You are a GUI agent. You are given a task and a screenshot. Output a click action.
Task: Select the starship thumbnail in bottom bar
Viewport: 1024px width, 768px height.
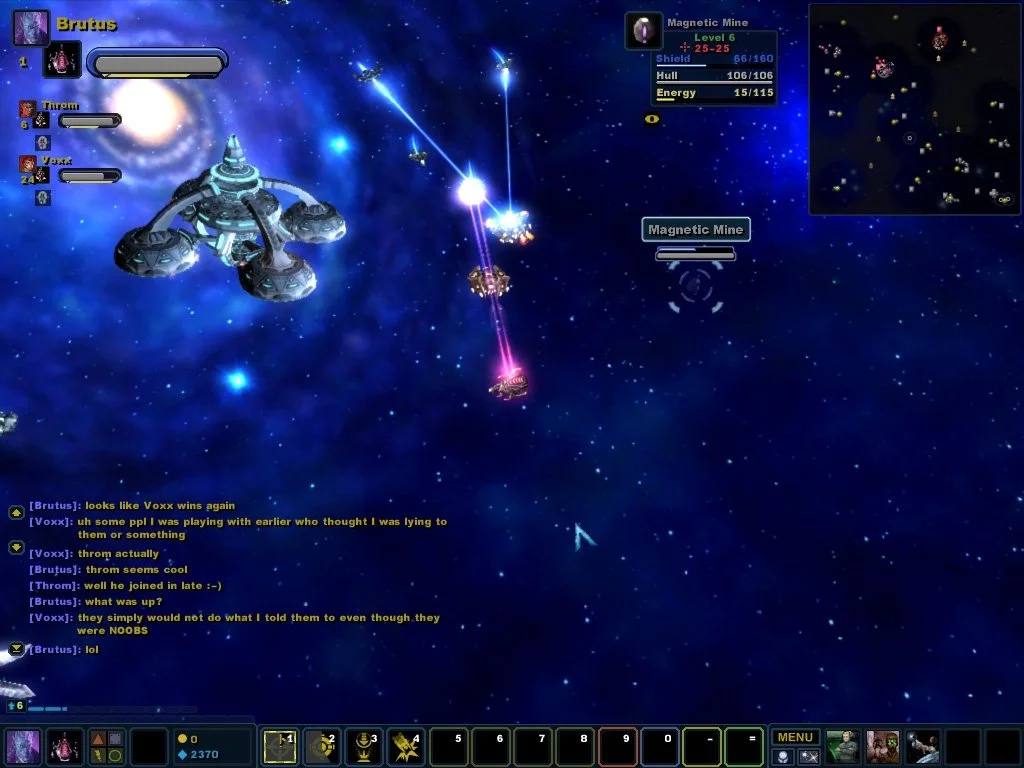923,746
